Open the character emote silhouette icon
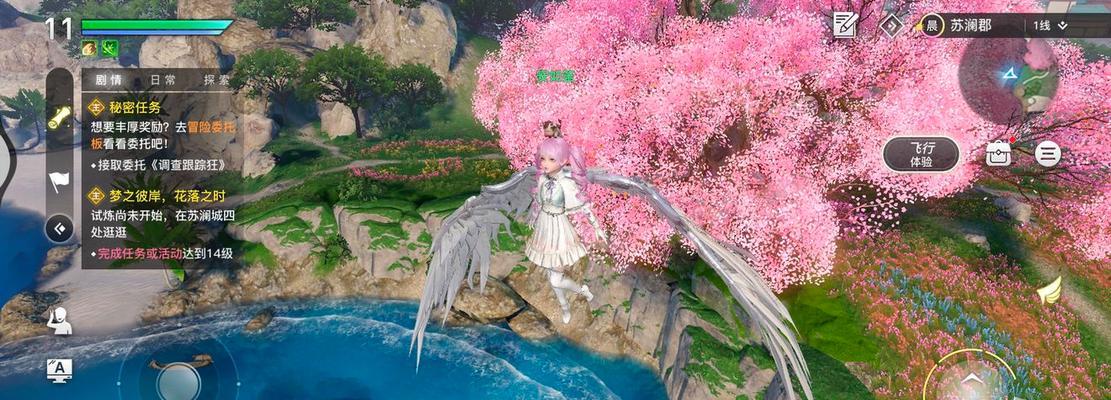 pos(59,320)
